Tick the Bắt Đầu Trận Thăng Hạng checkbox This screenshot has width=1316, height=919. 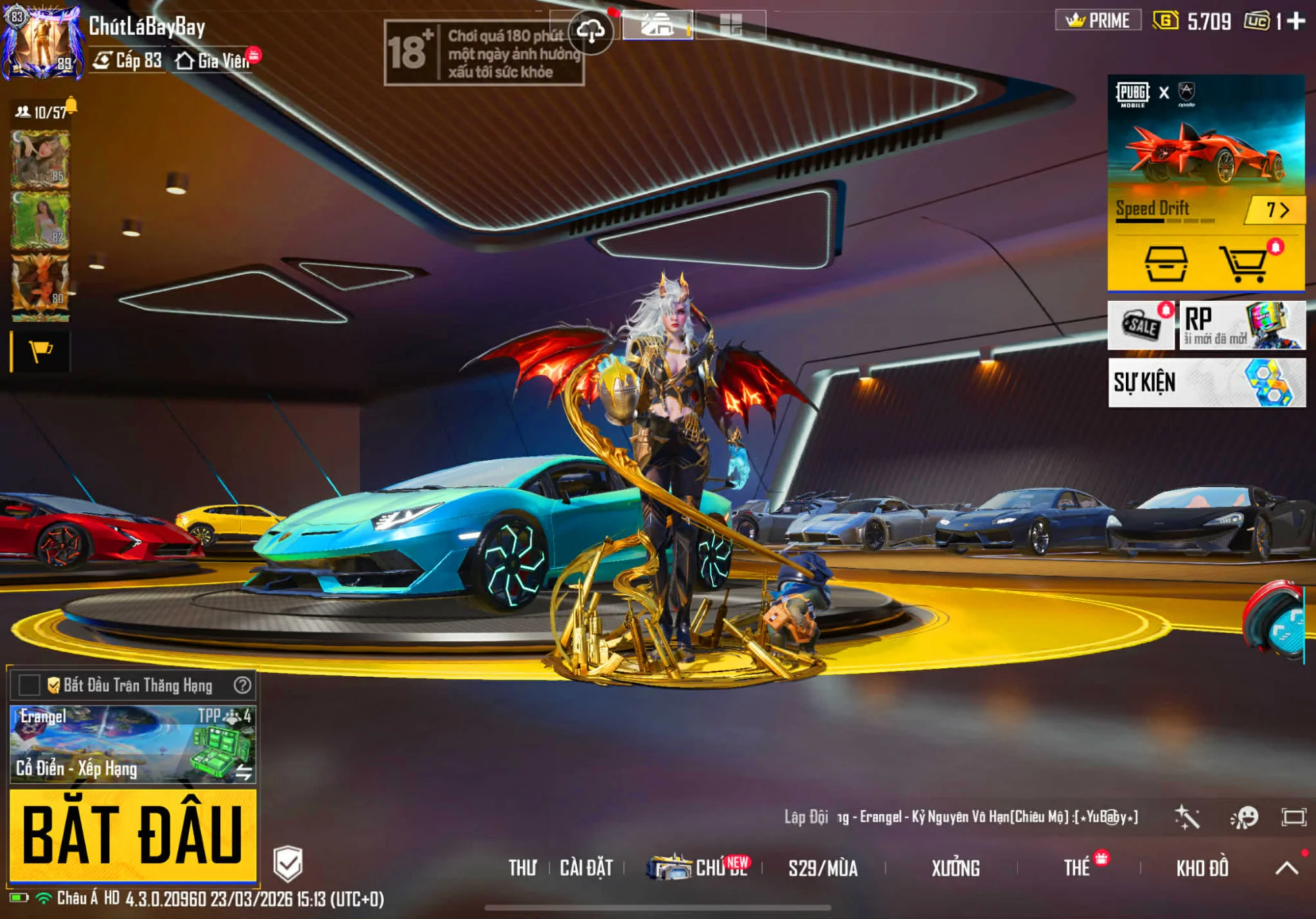tap(30, 685)
